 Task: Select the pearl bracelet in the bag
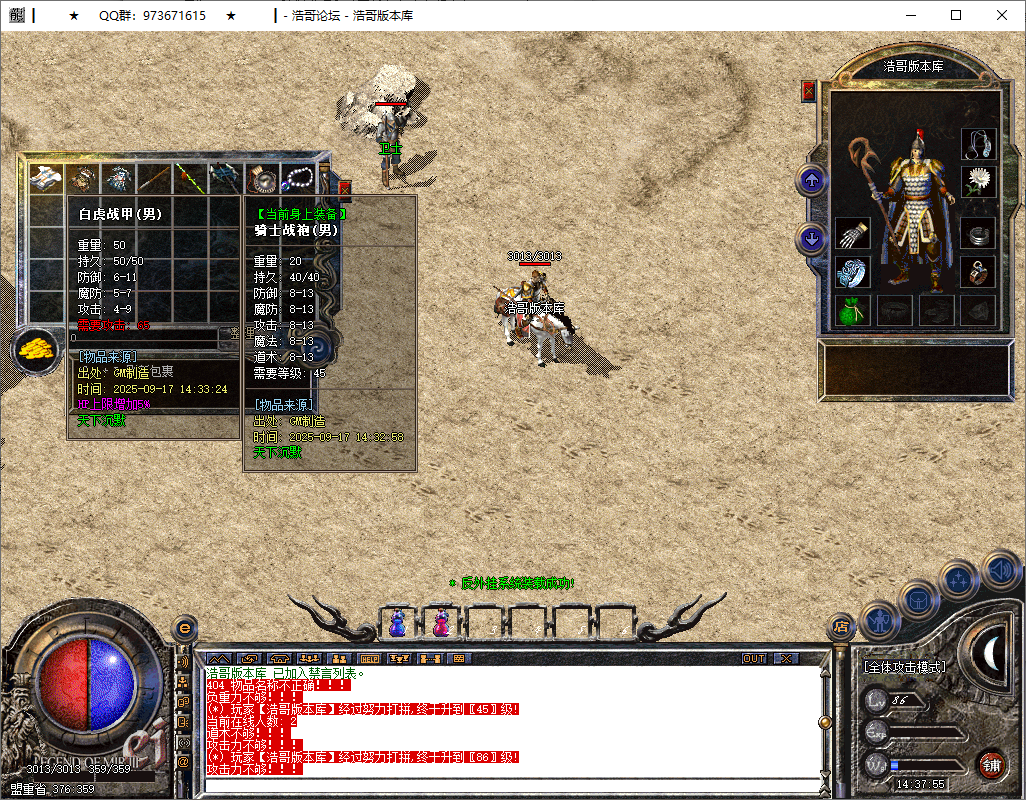298,178
